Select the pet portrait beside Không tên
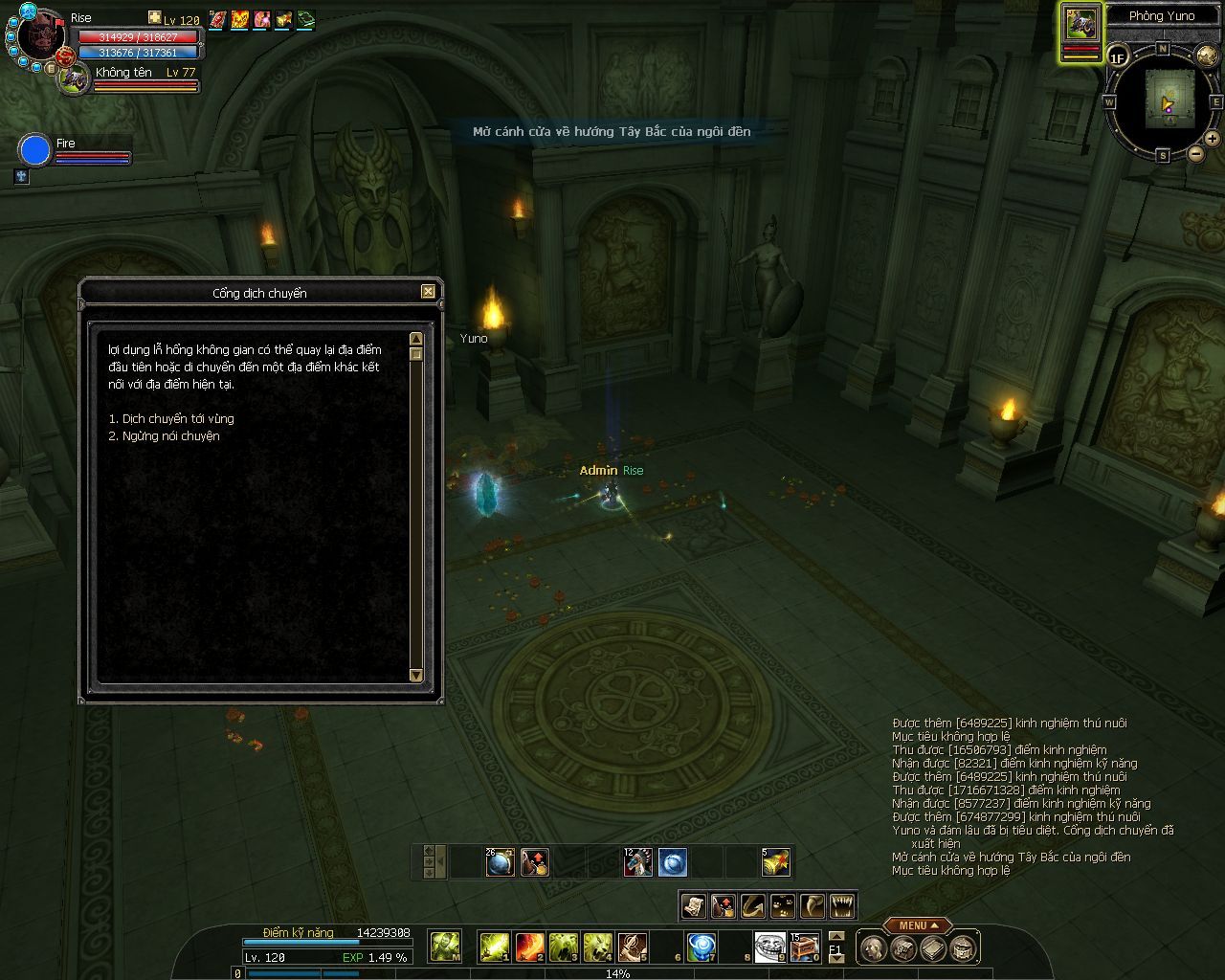Screen dimensions: 1225x980 tap(75, 79)
